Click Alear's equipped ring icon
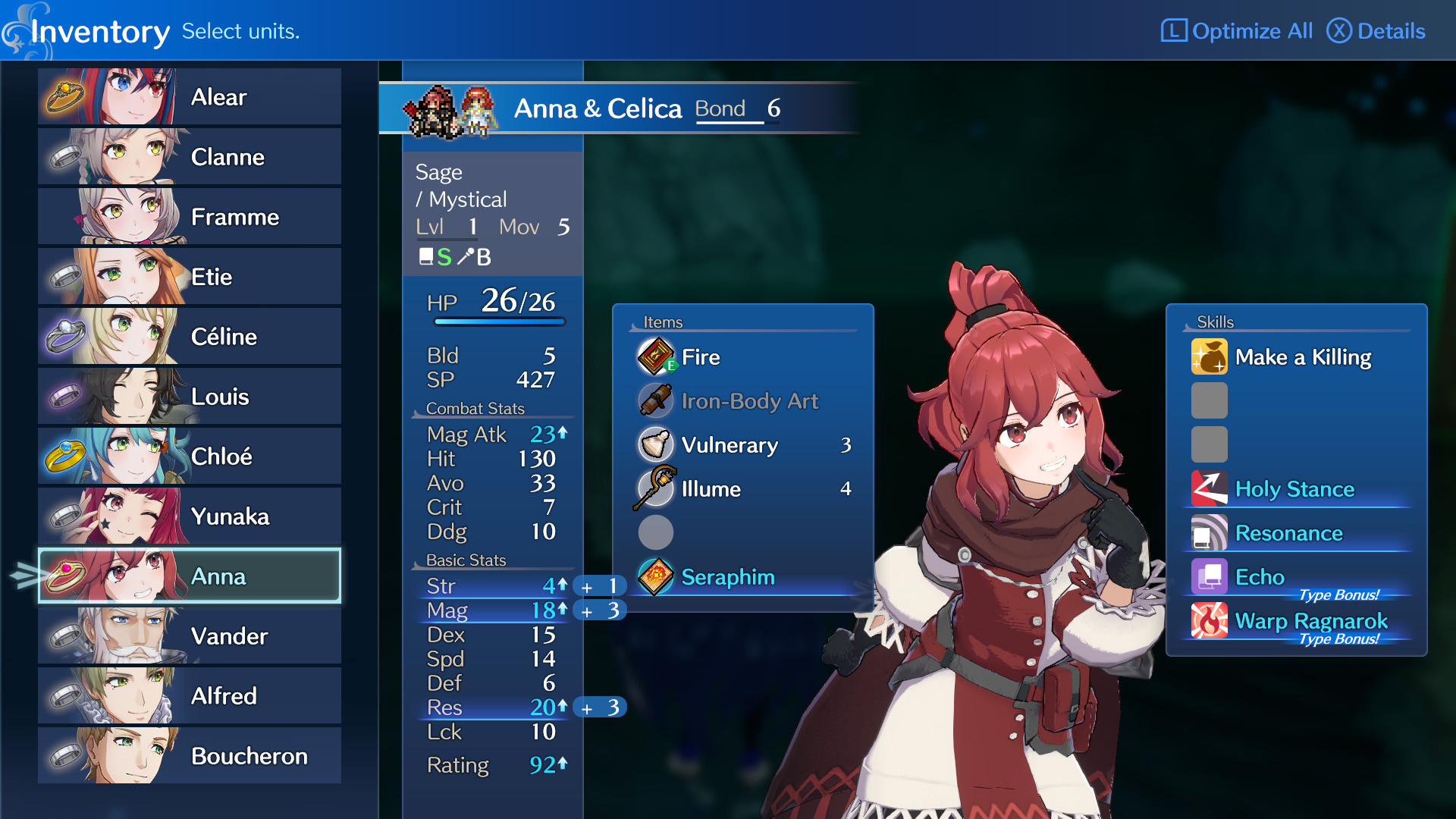Image resolution: width=1456 pixels, height=819 pixels. (x=64, y=96)
